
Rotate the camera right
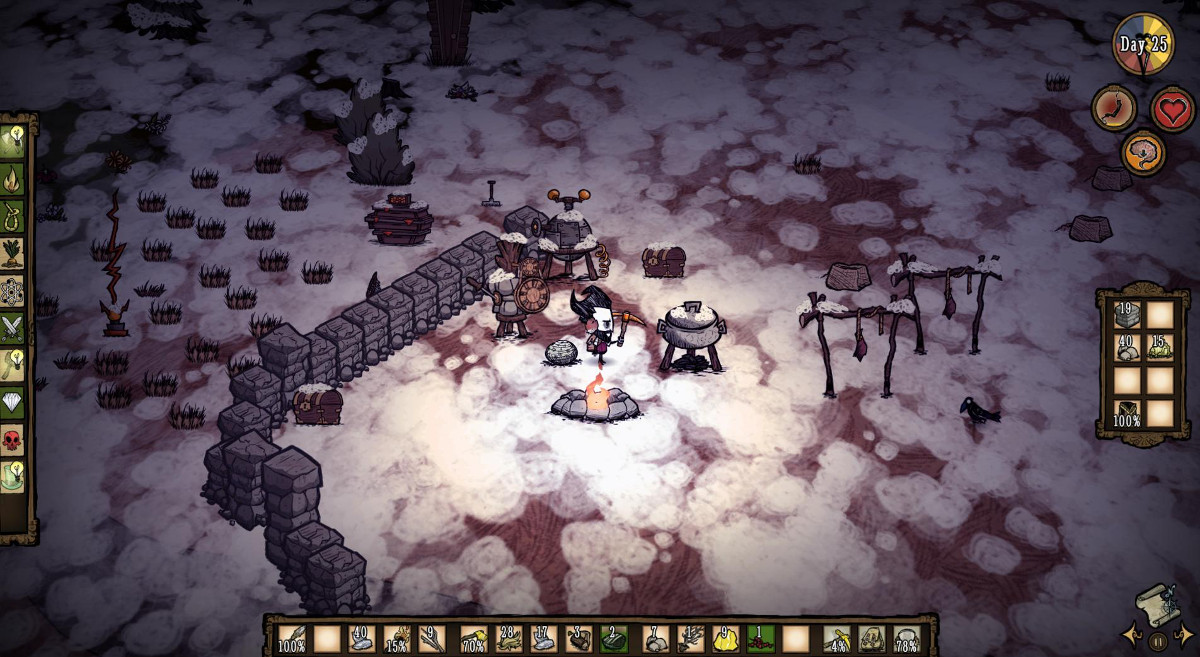(x=1183, y=634)
